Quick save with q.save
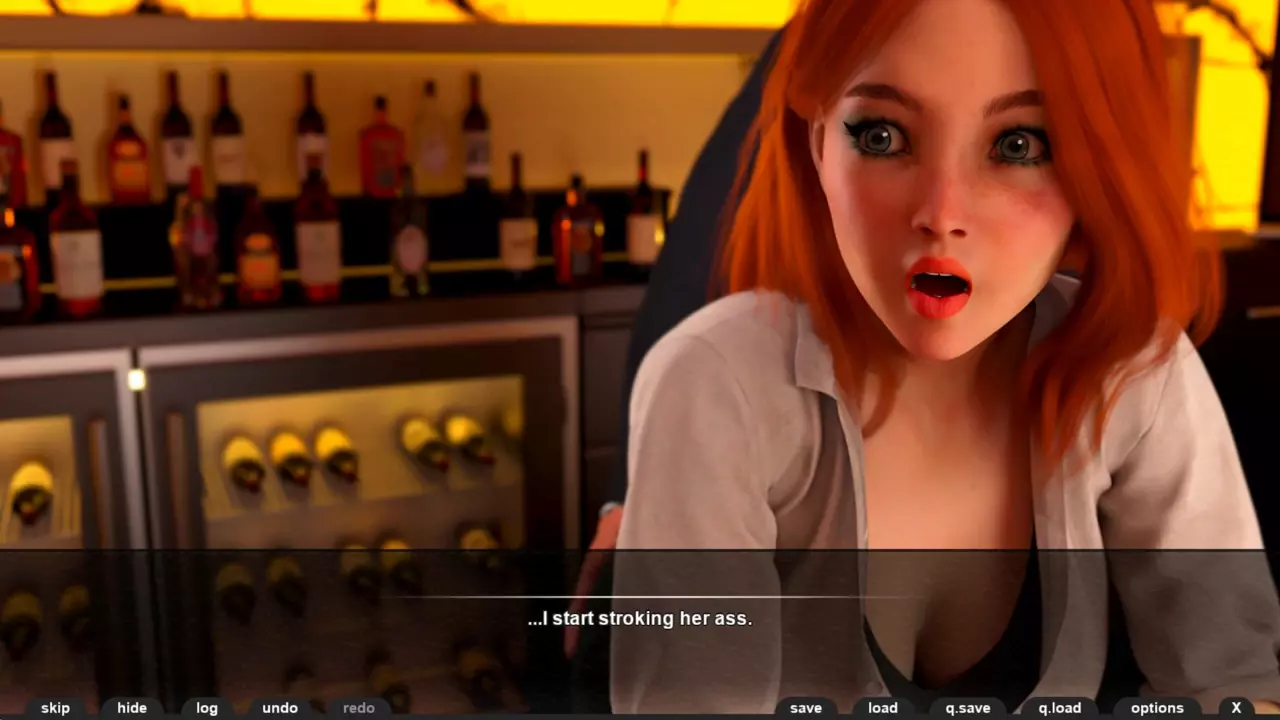This screenshot has width=1280, height=720. click(967, 708)
